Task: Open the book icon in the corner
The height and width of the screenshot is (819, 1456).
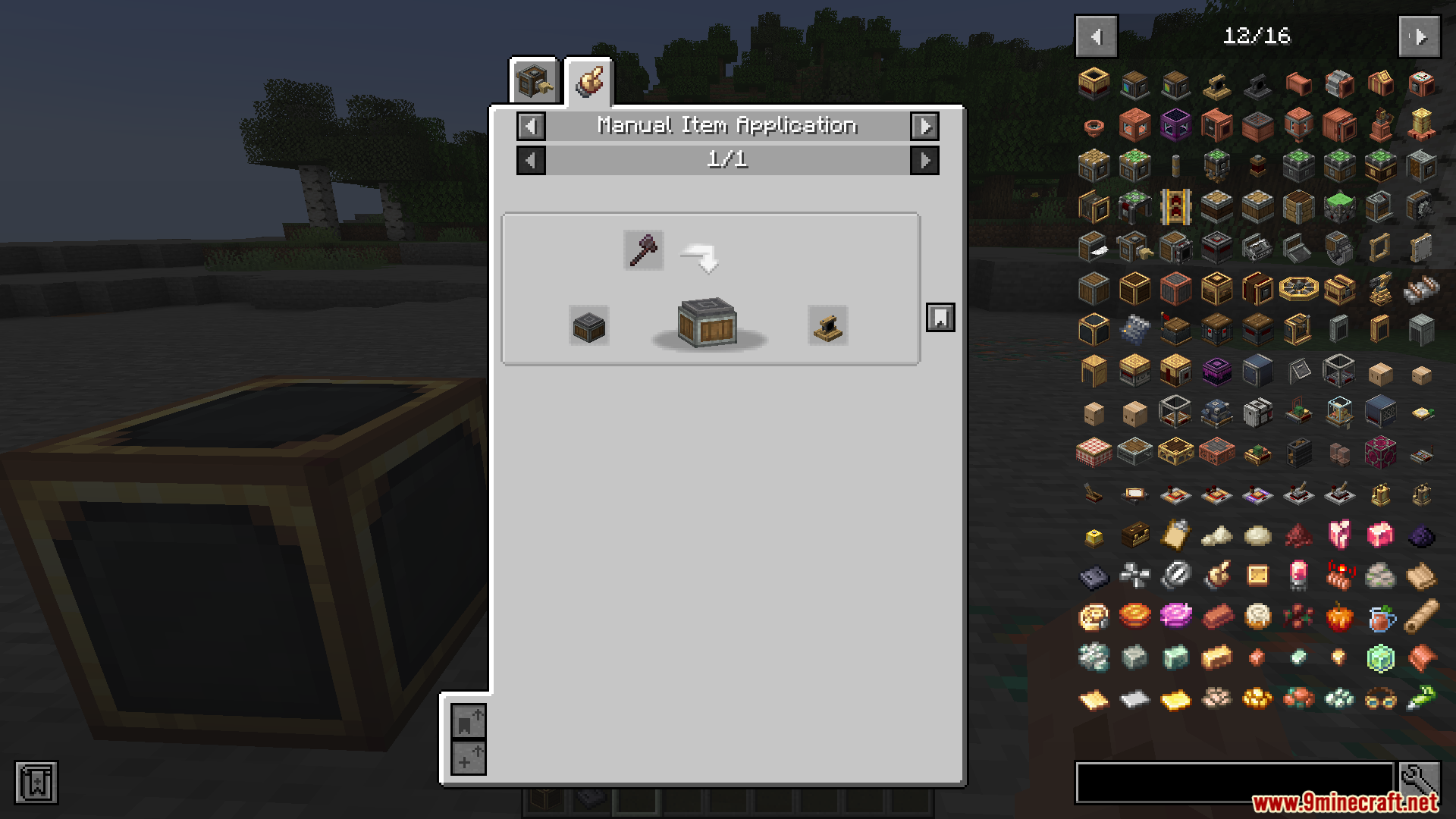Action: point(36,783)
